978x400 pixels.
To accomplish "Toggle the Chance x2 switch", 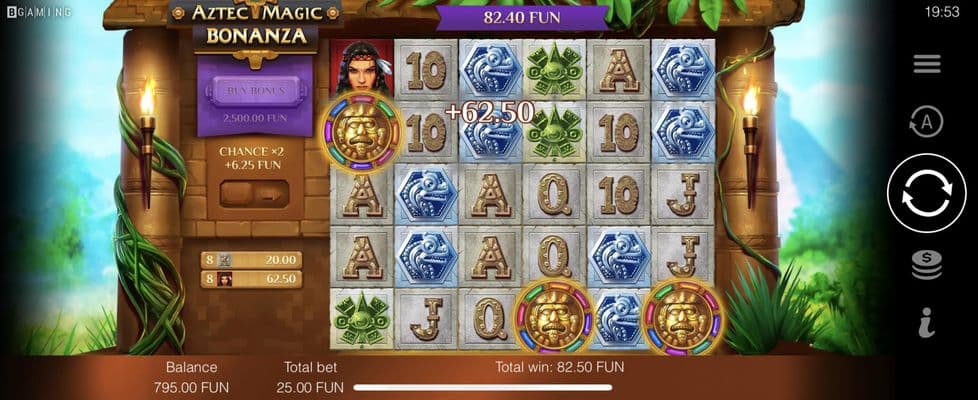I will click(254, 193).
